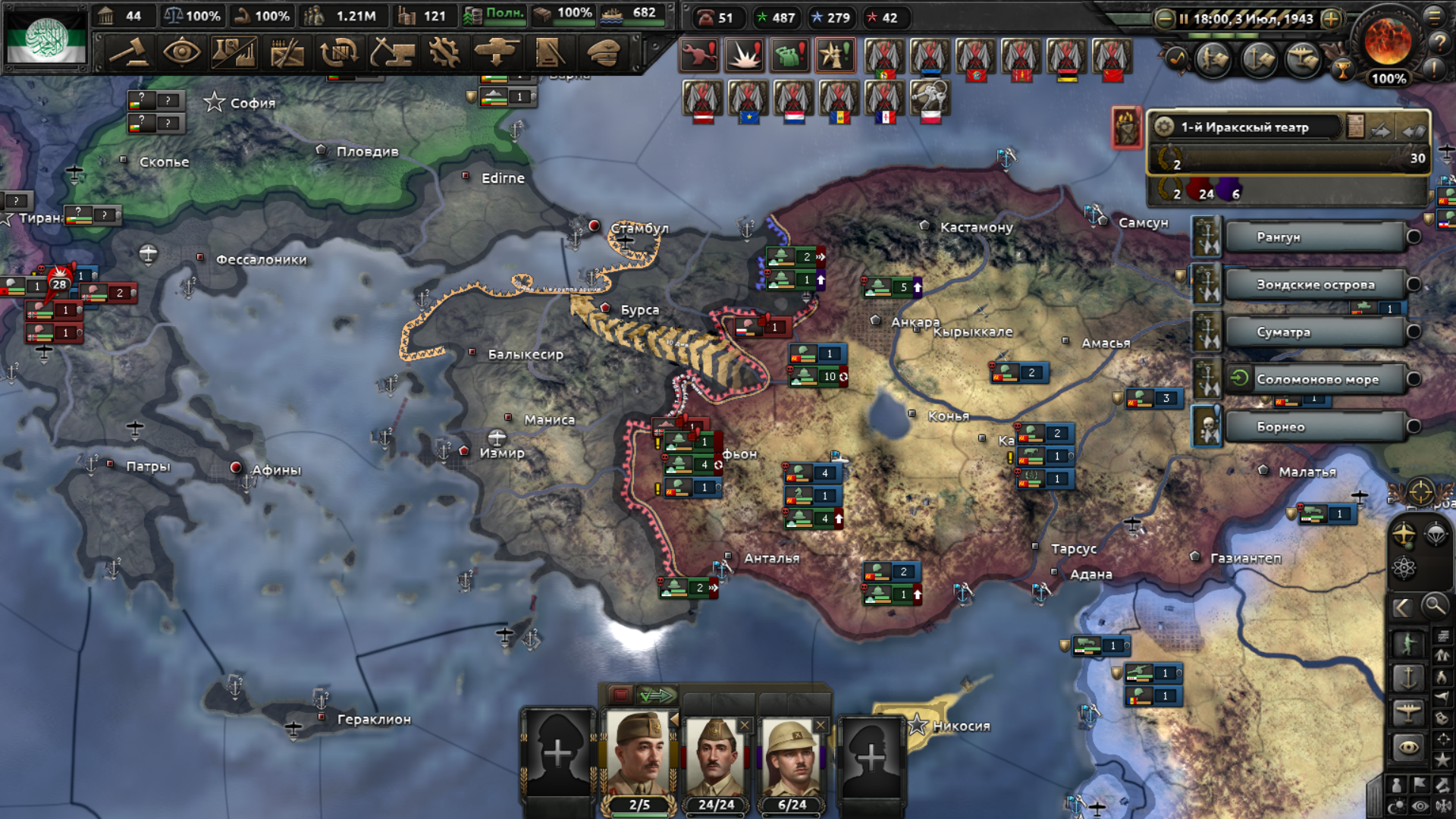
Task: Open the recruit and deploy tank icon
Action: pos(497,53)
